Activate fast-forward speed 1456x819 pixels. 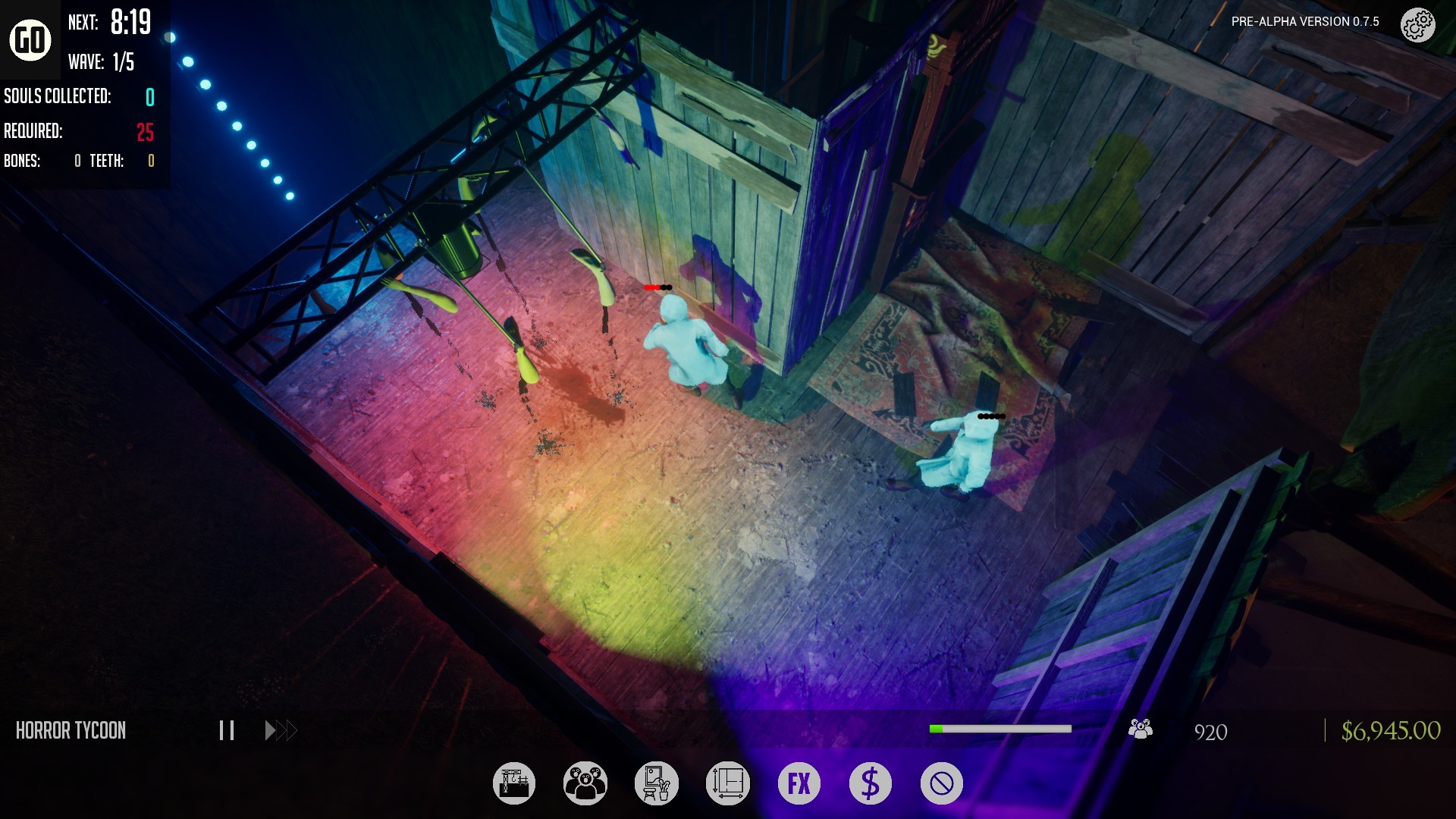click(x=281, y=730)
